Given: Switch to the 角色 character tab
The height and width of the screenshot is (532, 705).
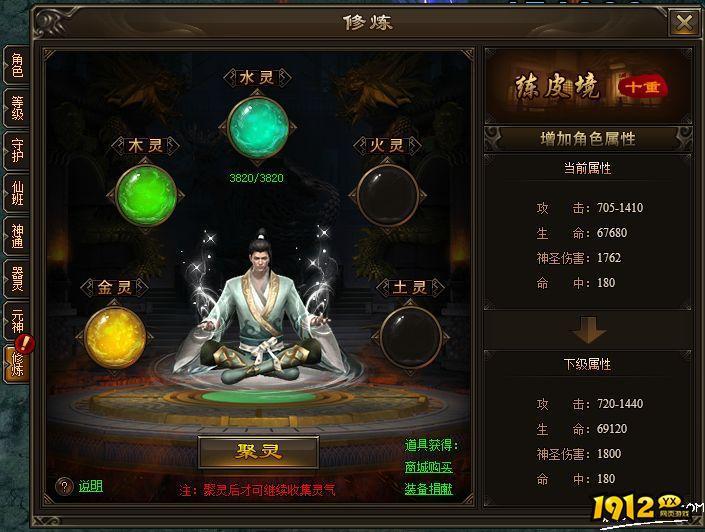Looking at the screenshot, I should 17,67.
